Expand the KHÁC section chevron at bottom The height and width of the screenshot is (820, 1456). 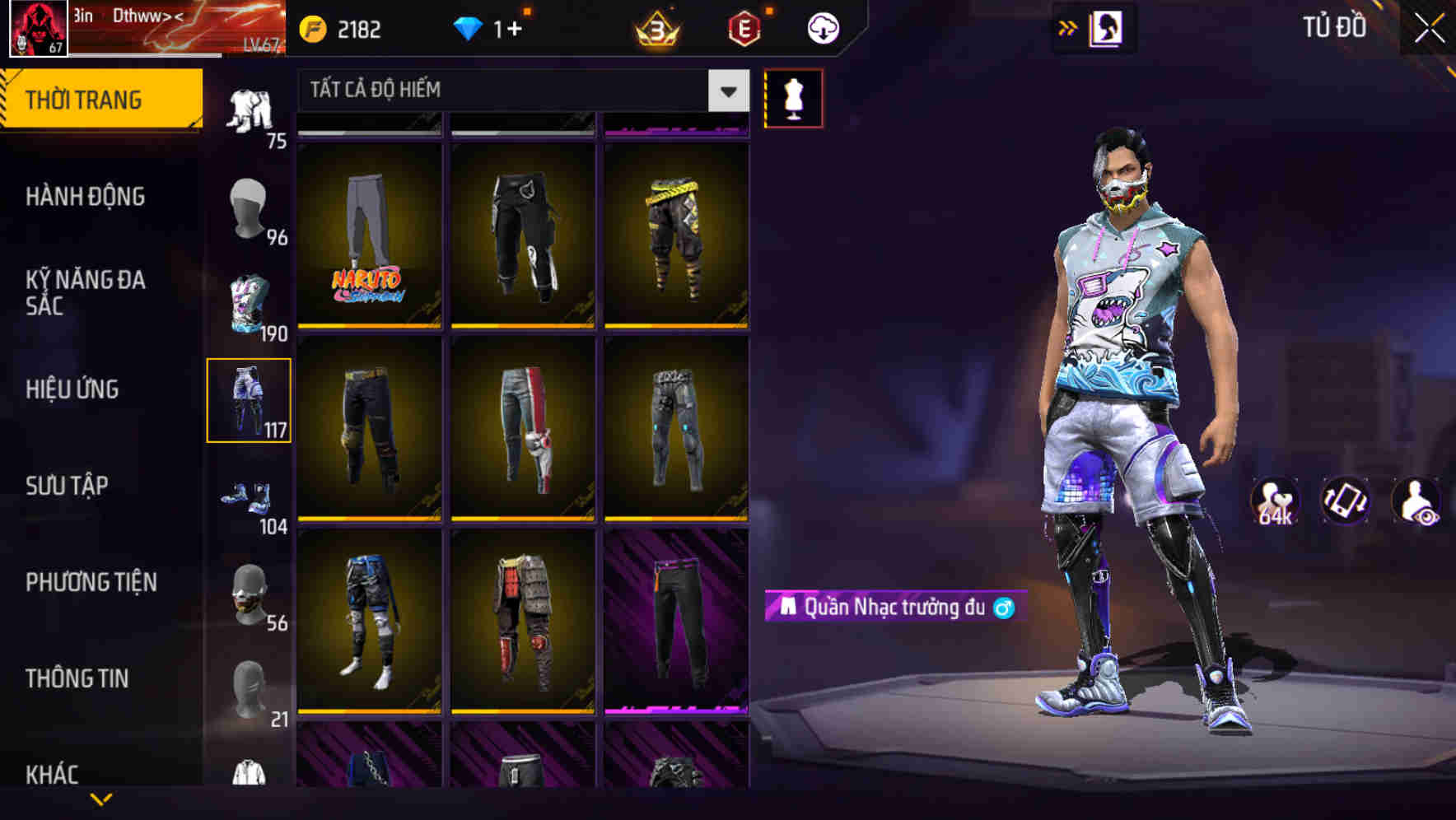click(x=101, y=799)
